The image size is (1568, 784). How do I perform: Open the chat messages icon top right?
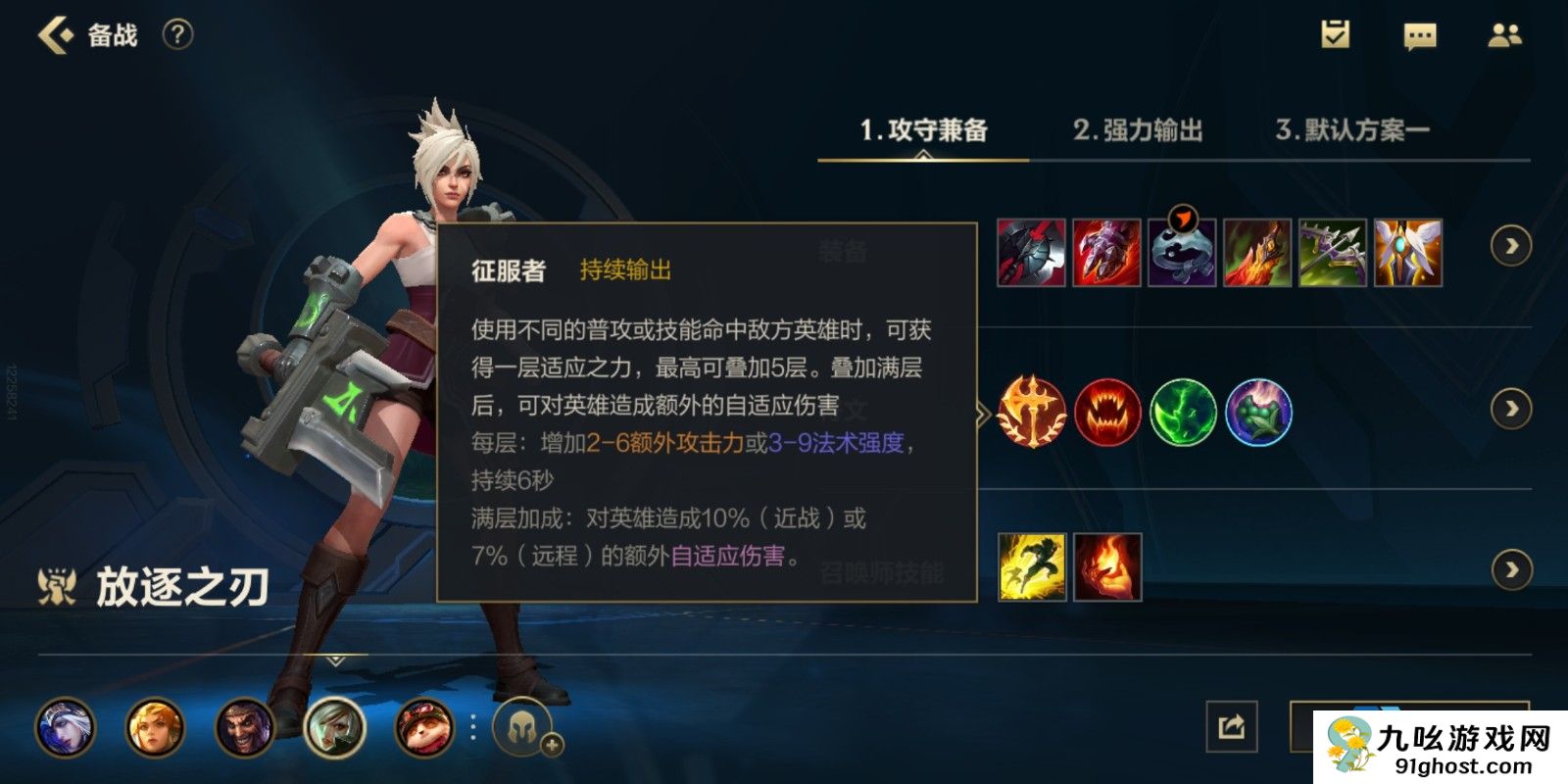(1418, 34)
